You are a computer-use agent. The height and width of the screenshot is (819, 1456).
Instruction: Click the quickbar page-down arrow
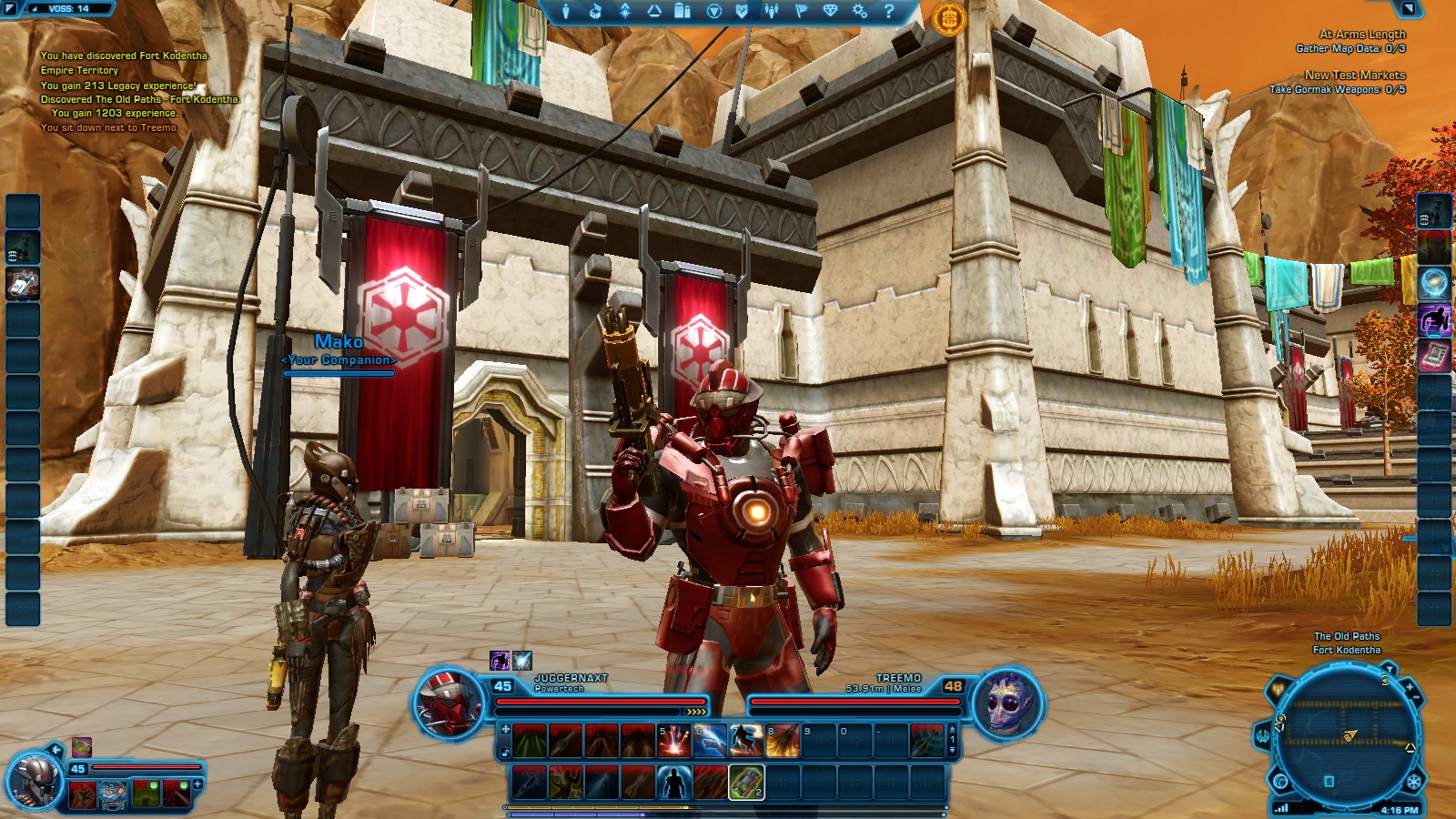click(x=952, y=750)
